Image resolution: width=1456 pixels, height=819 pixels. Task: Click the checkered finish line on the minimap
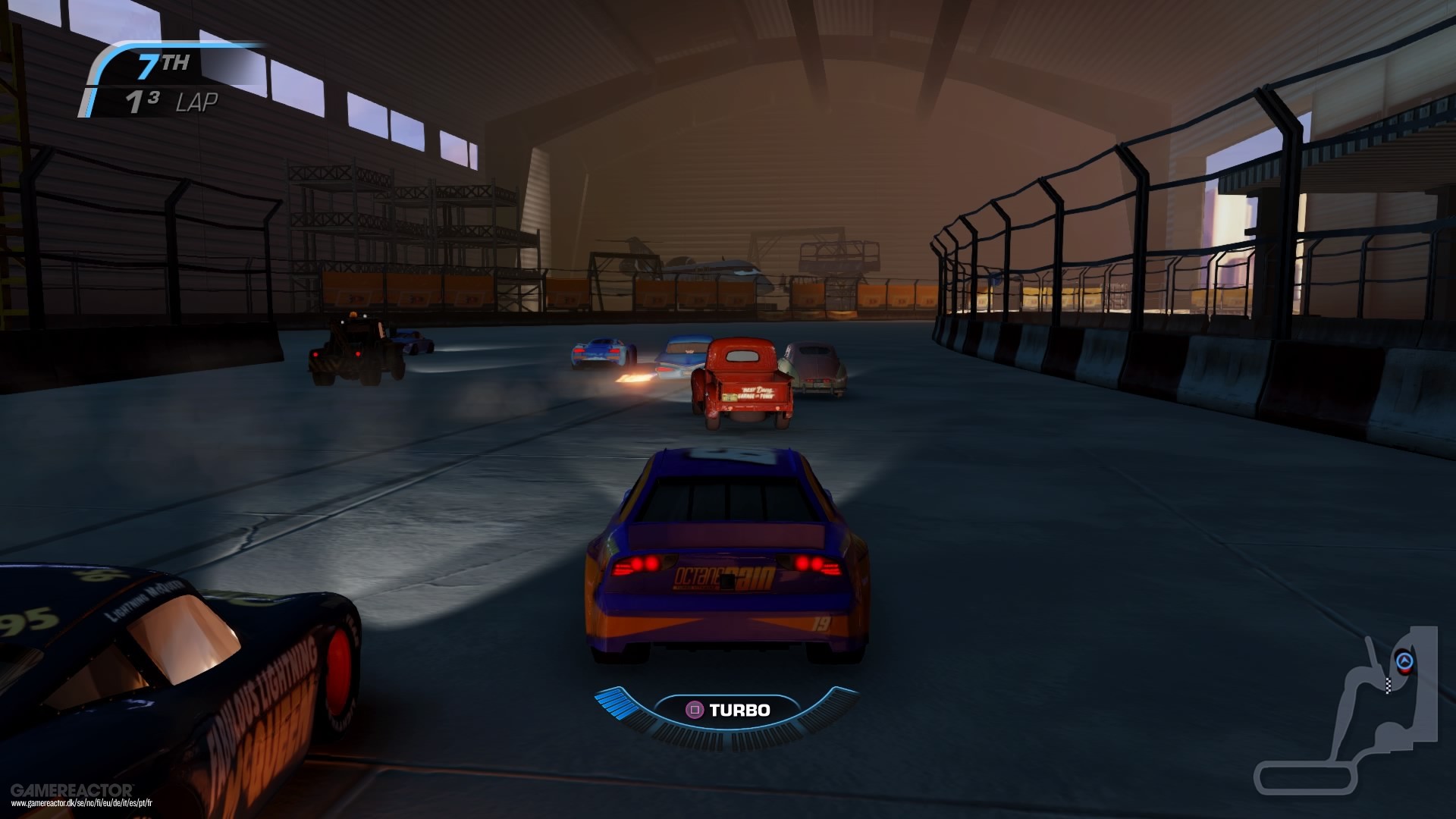click(1389, 685)
